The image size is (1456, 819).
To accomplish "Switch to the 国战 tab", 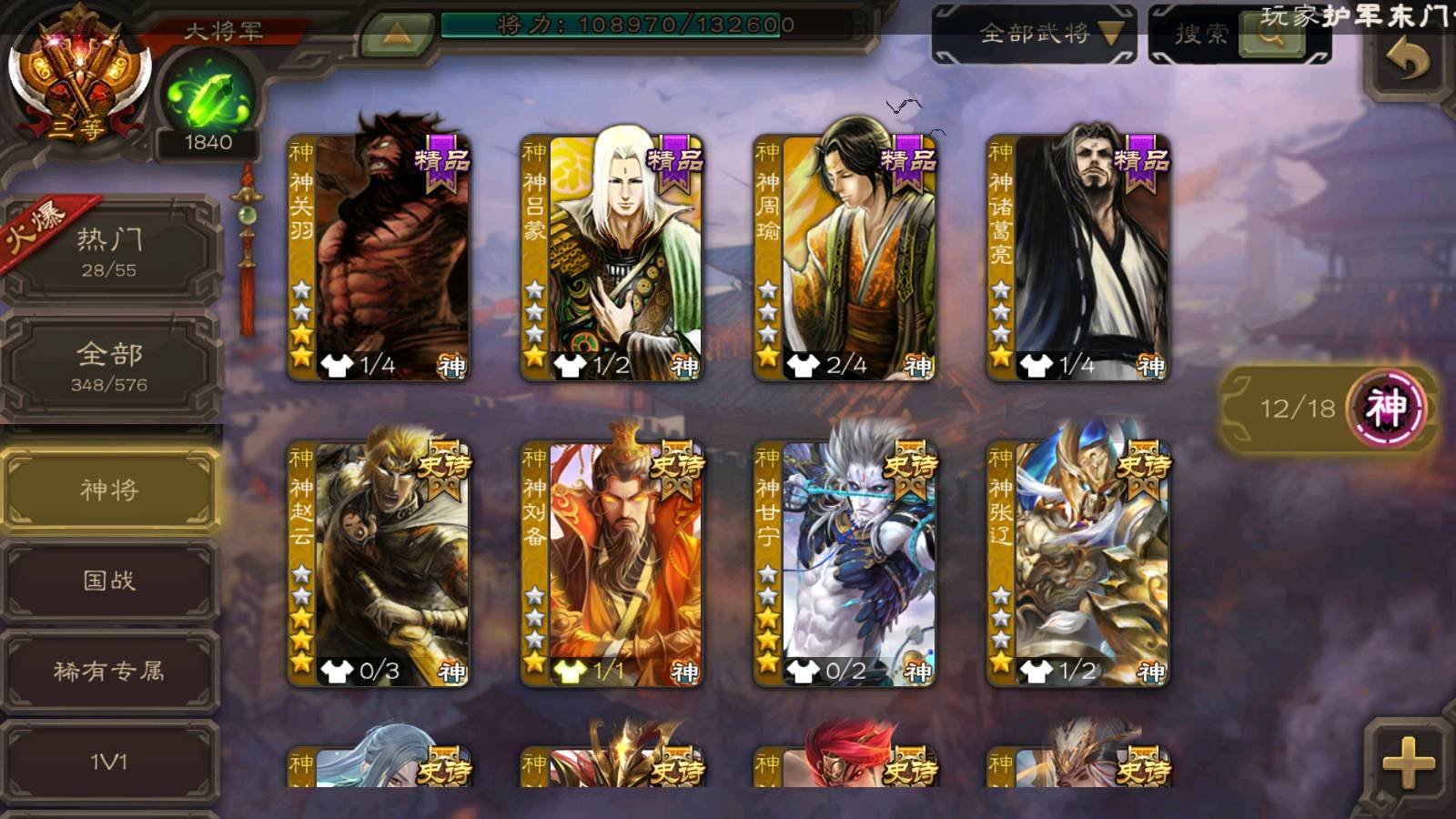I will point(109,581).
